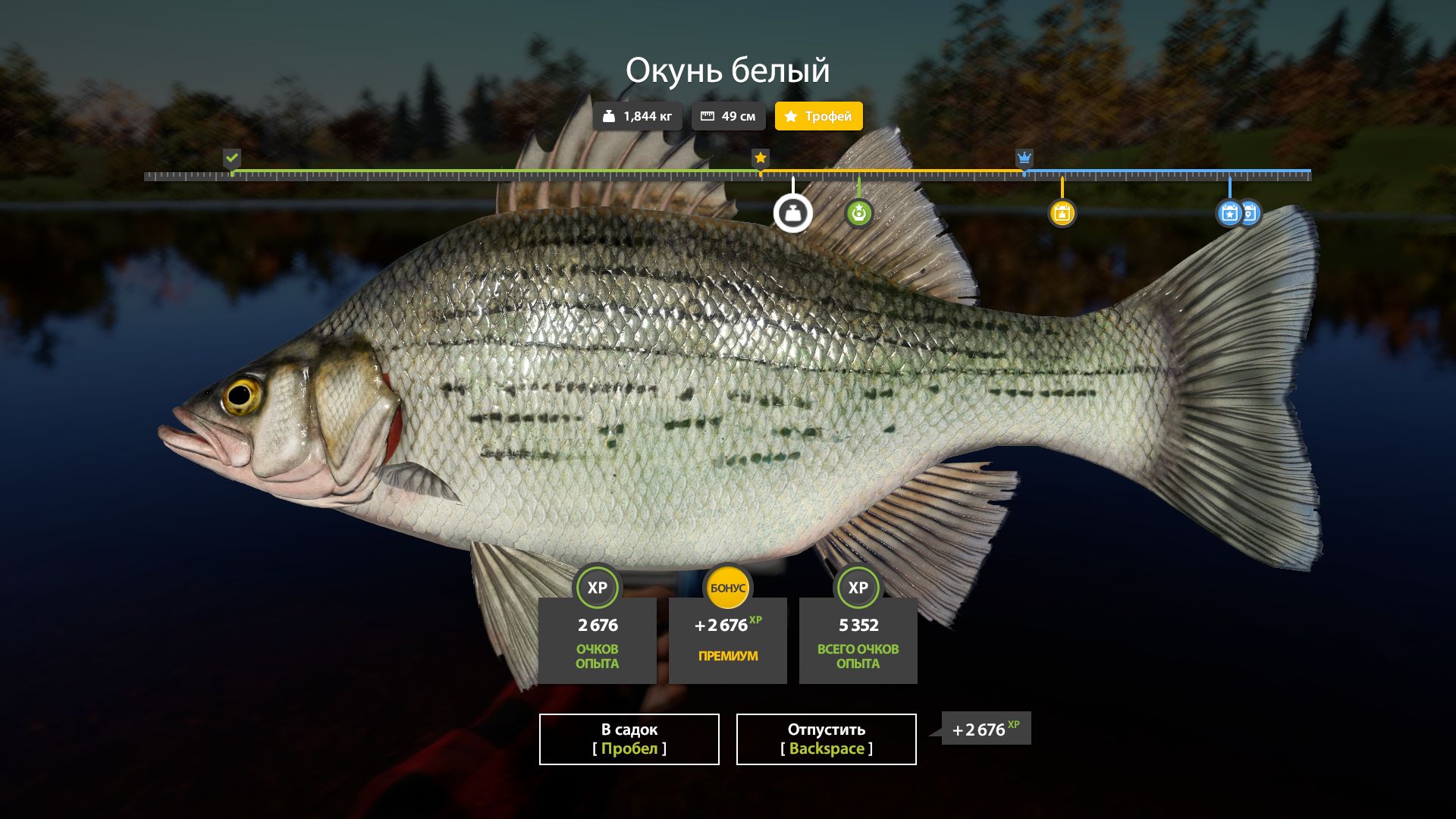Select the yellow calendar record marker
Viewport: 1456px width, 819px height.
click(1062, 214)
